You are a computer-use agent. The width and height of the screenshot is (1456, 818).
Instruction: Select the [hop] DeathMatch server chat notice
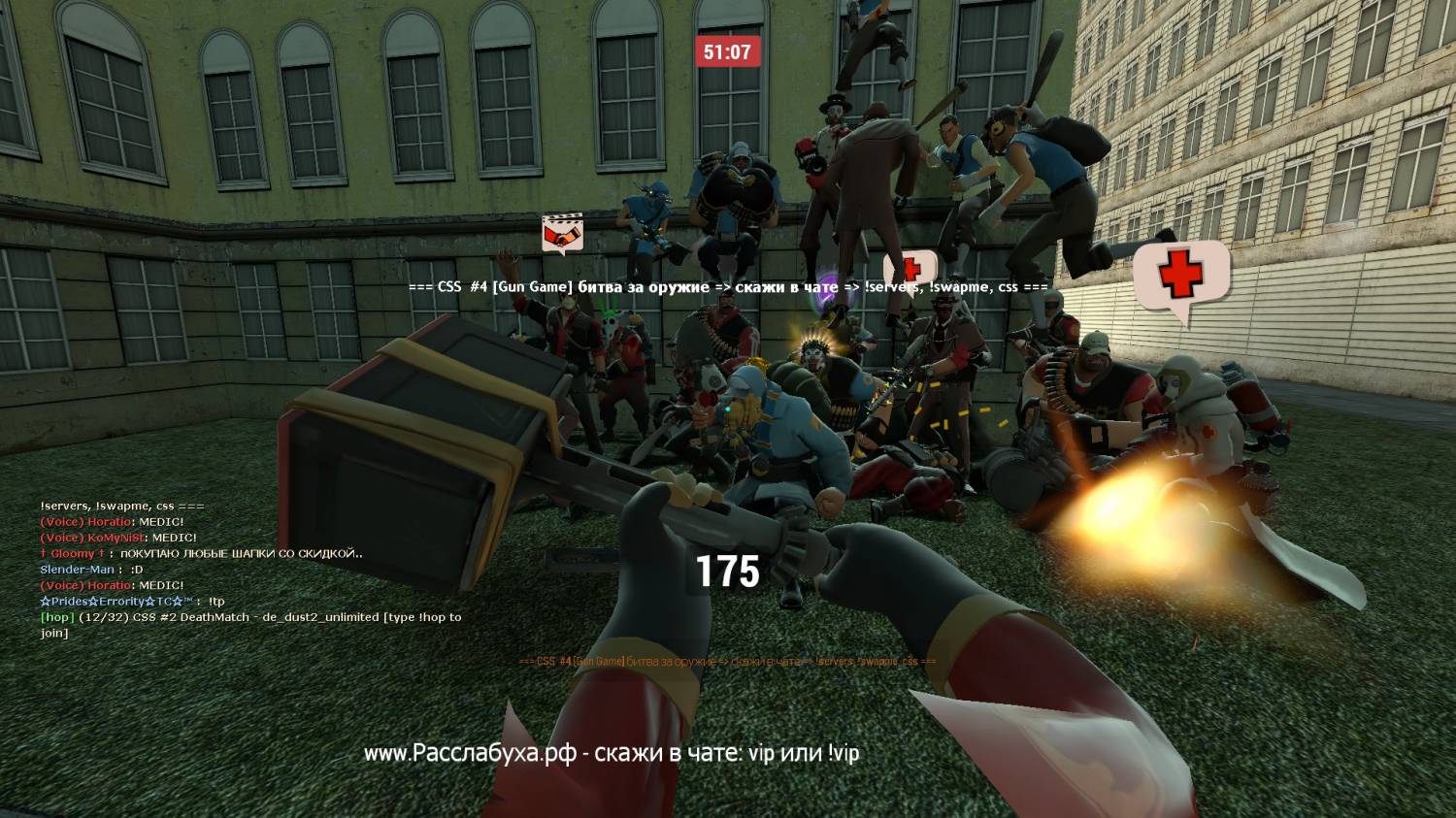249,624
